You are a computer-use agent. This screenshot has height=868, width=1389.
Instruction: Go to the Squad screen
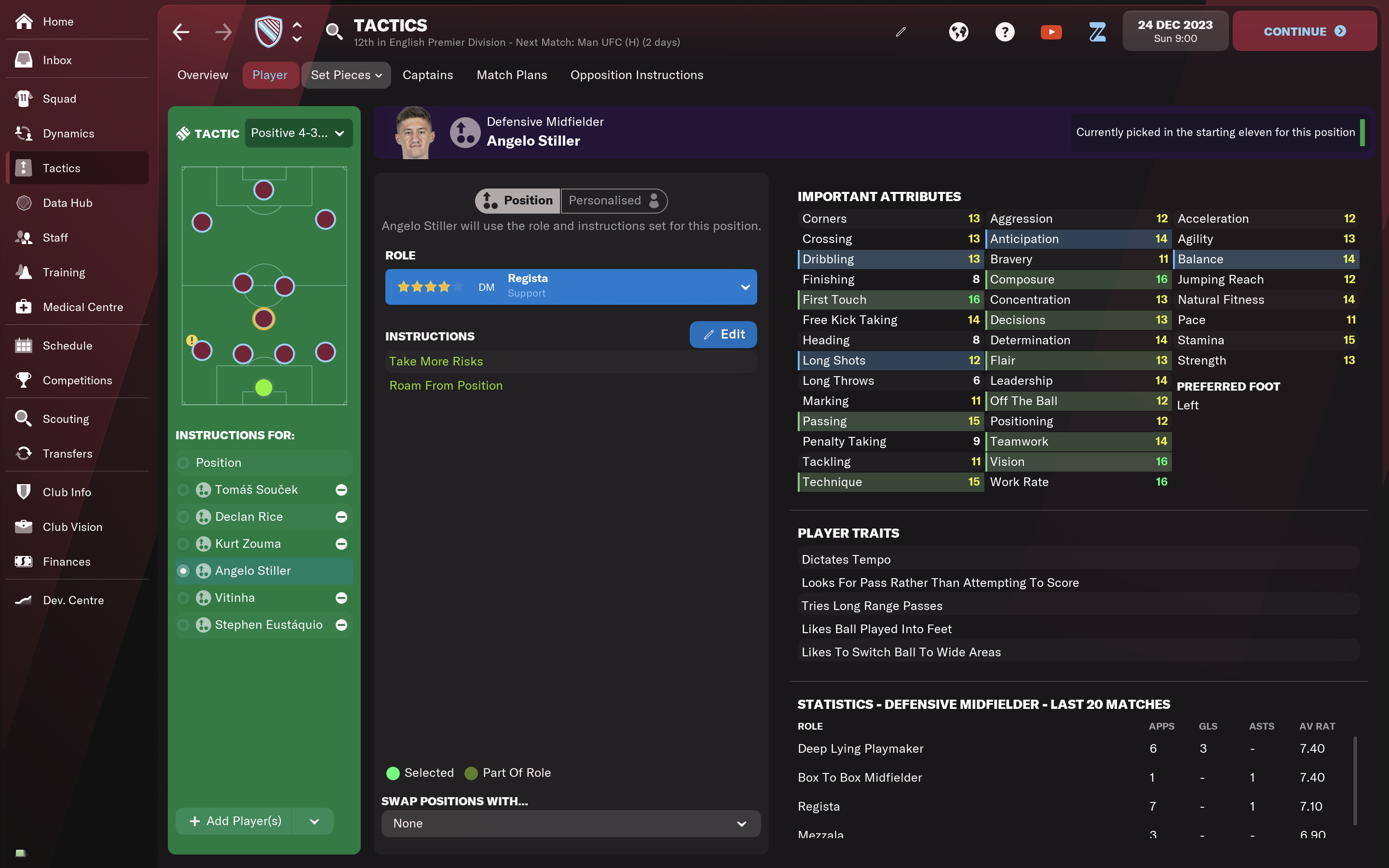59,99
